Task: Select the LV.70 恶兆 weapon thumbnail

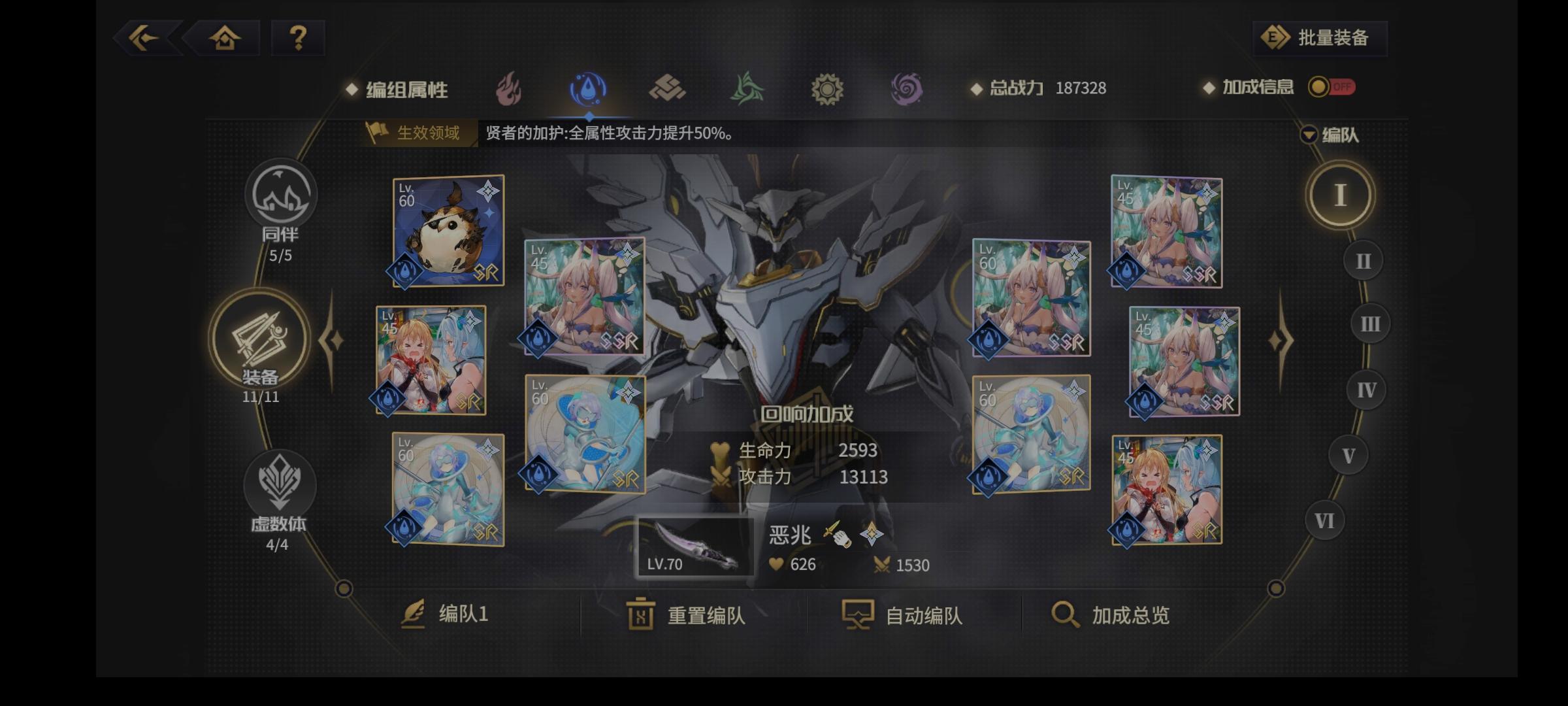Action: click(694, 546)
